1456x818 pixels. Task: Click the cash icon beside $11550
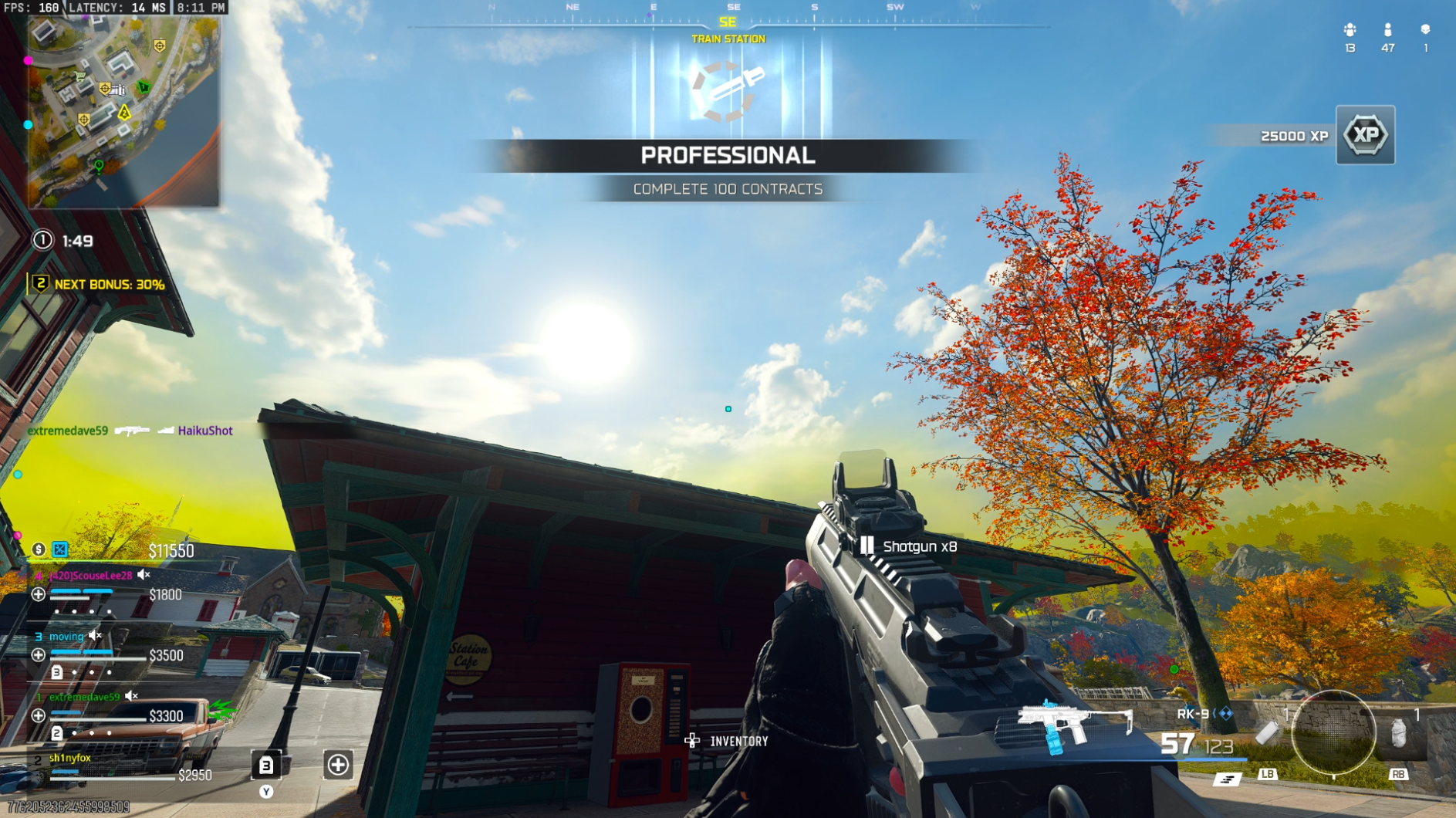click(38, 549)
